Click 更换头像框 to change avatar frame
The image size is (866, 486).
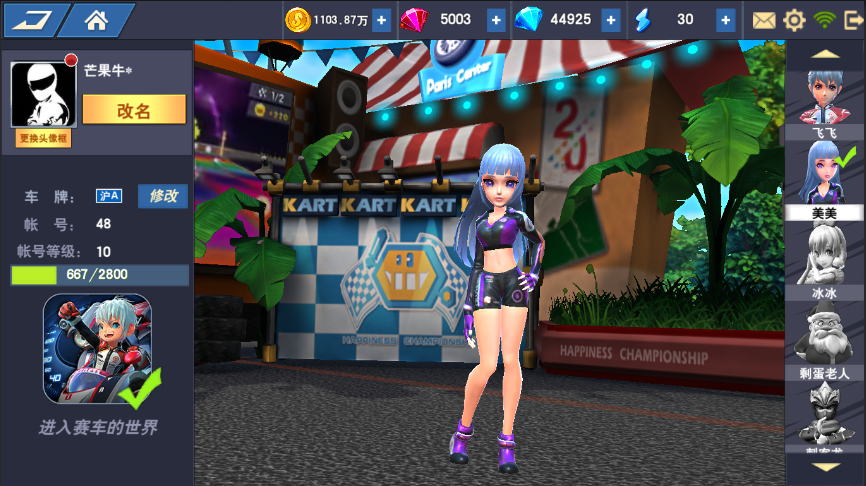[x=44, y=139]
